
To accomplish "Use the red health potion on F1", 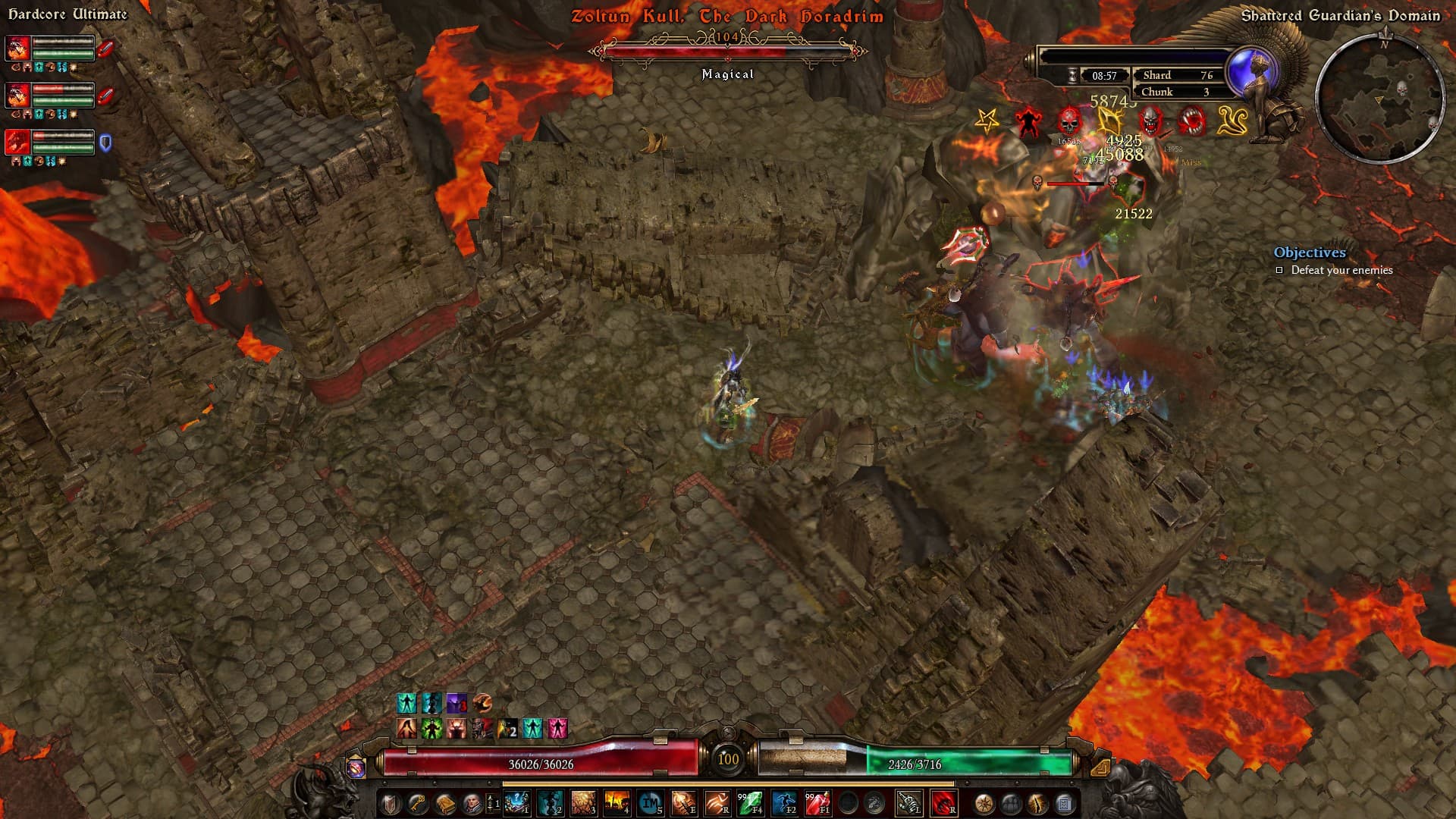I will 817,802.
